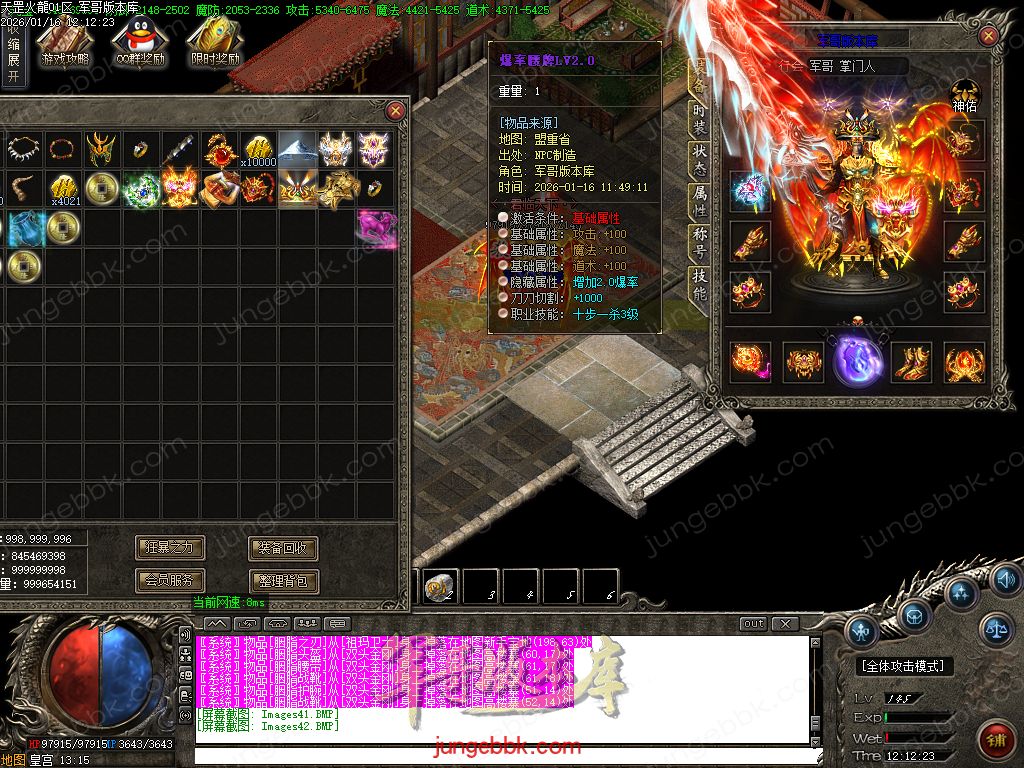Image resolution: width=1024 pixels, height=768 pixels.
Task: Switch to the 技能 skills tab
Action: click(700, 285)
